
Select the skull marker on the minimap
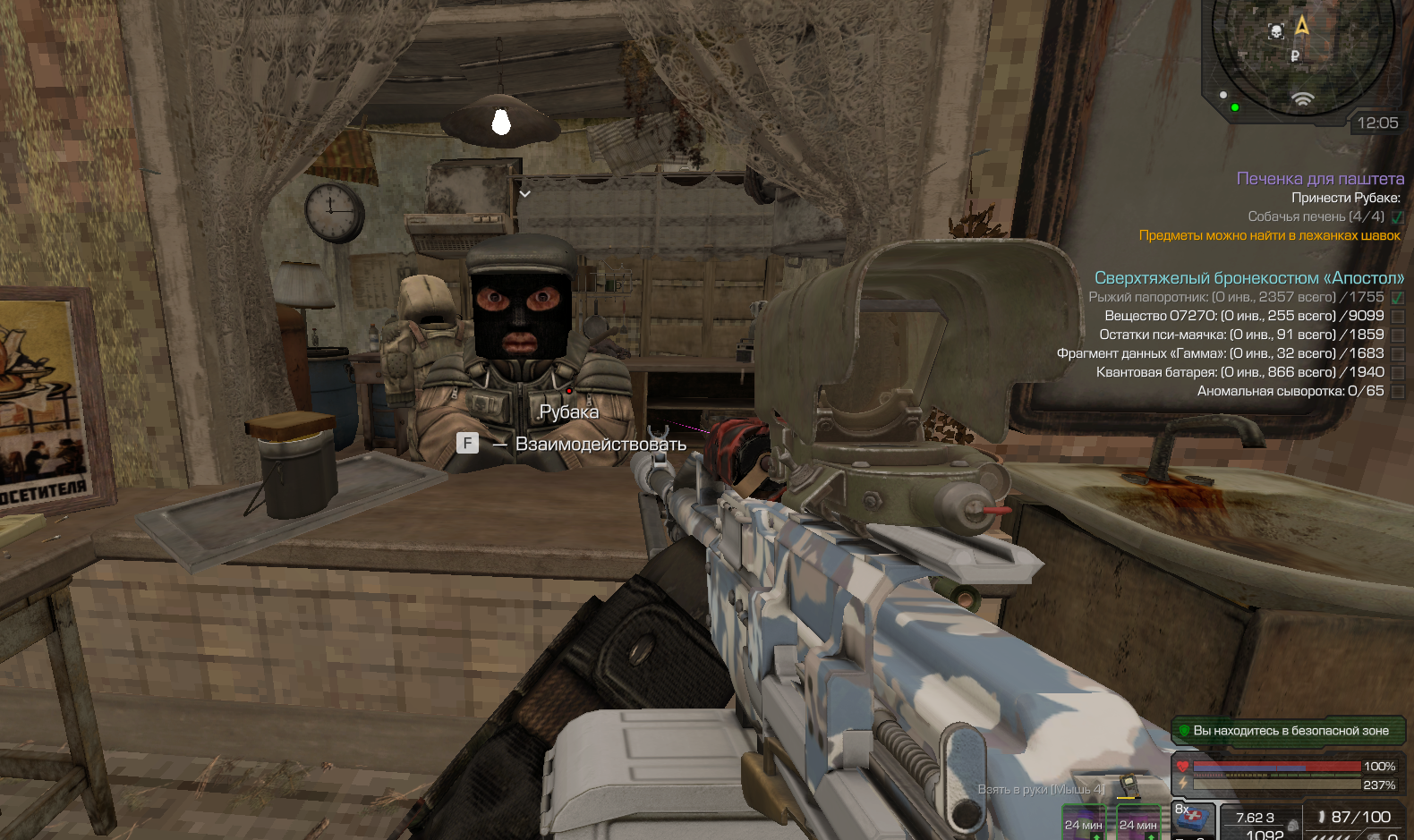pyautogui.click(x=1276, y=32)
